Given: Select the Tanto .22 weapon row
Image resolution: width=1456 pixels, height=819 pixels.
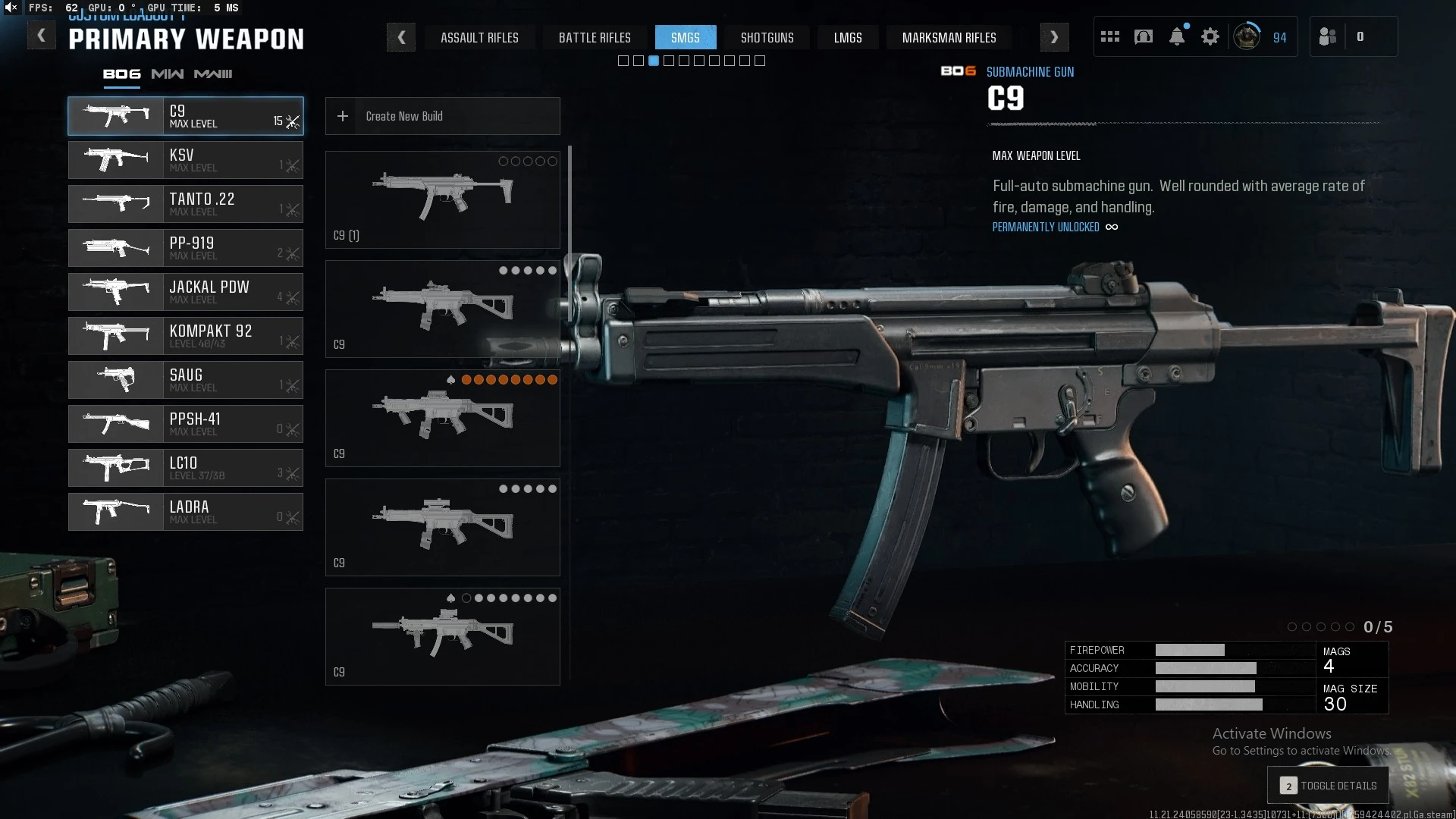Looking at the screenshot, I should 186,204.
